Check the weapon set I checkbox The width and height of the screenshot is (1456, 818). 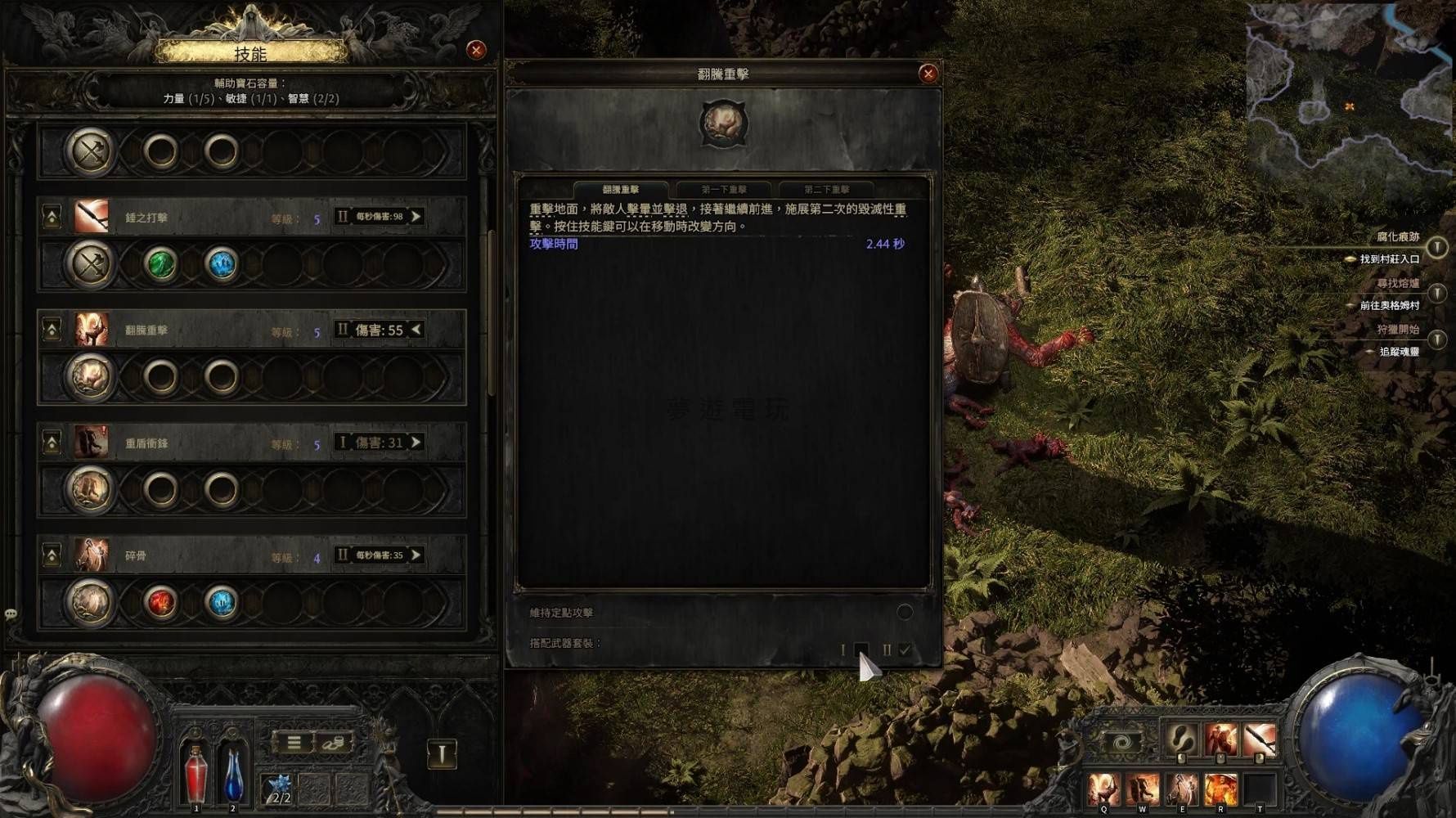pos(861,649)
